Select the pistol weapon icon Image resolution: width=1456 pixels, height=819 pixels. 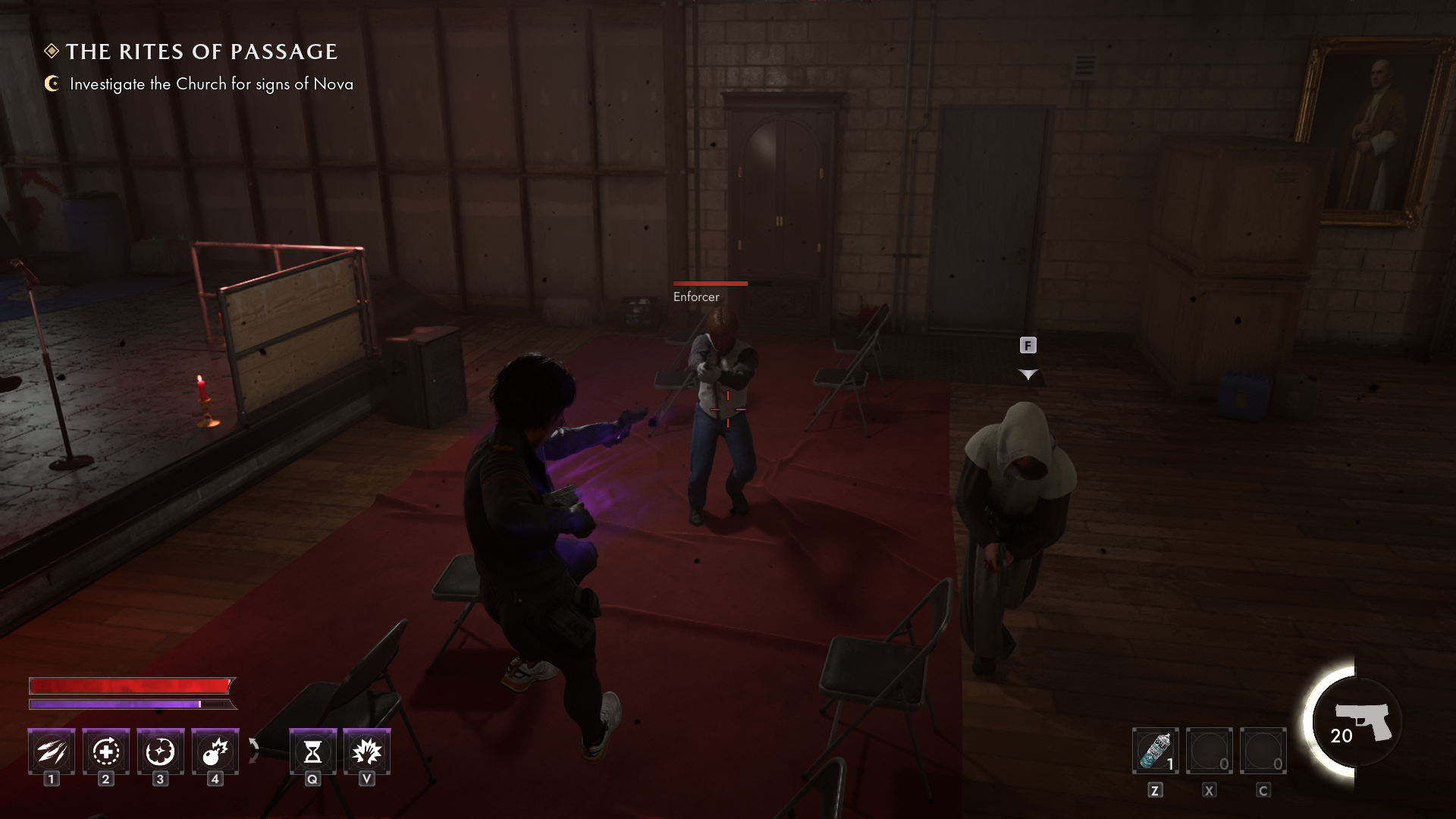pyautogui.click(x=1363, y=721)
